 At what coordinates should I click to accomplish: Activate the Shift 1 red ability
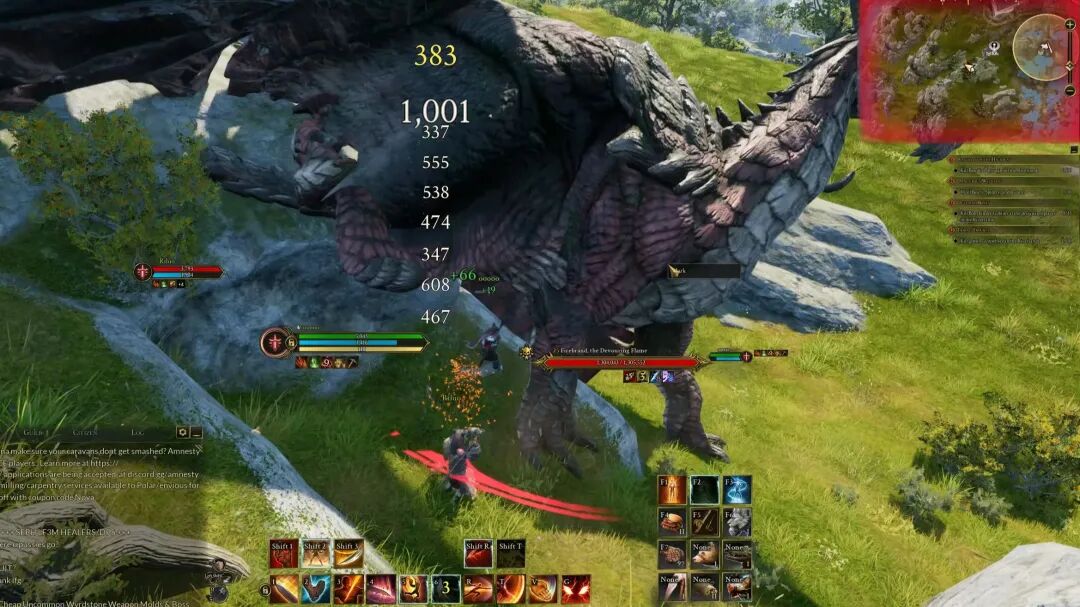coord(284,554)
